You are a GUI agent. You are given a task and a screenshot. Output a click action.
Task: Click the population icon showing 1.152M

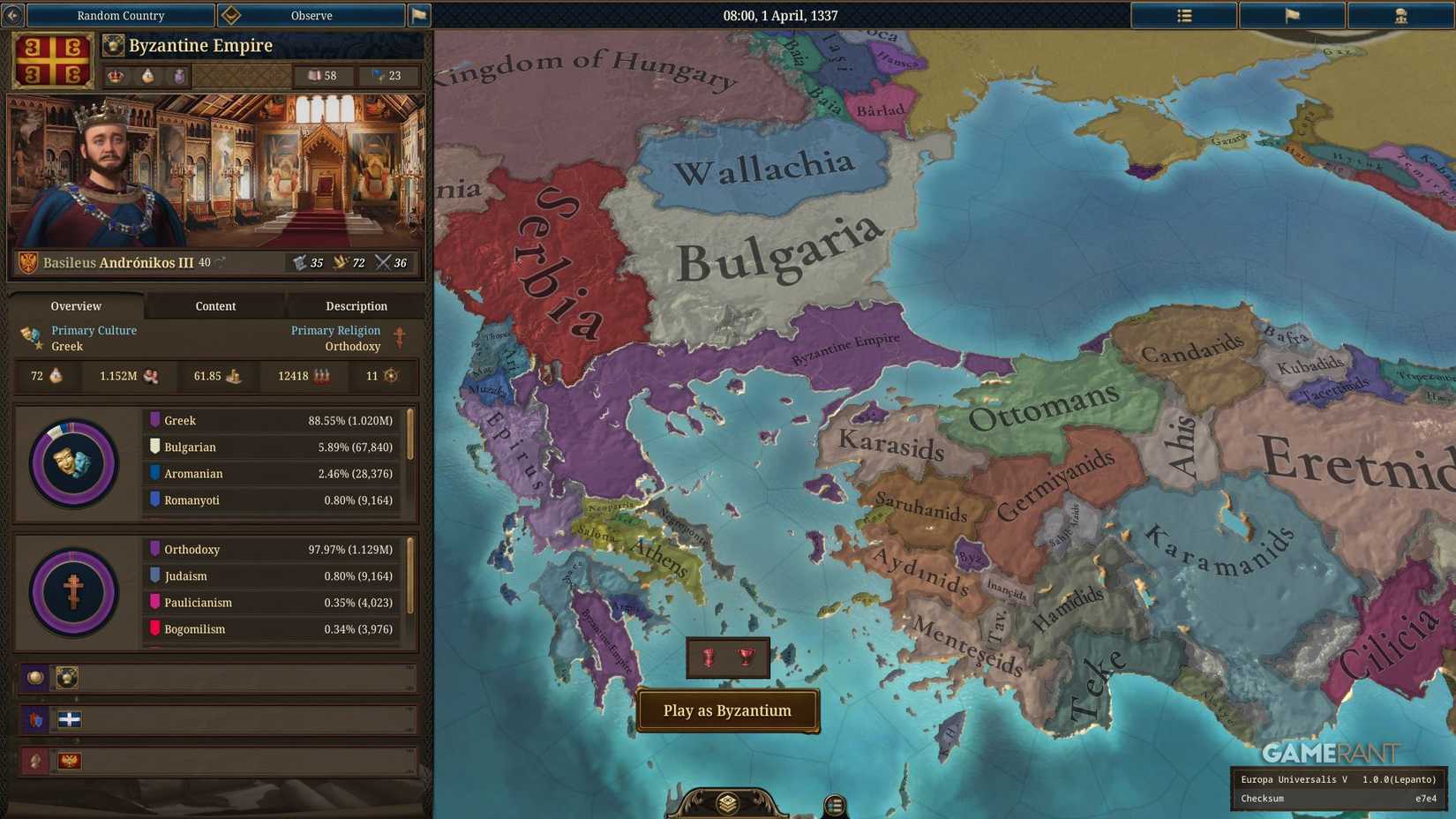(150, 376)
